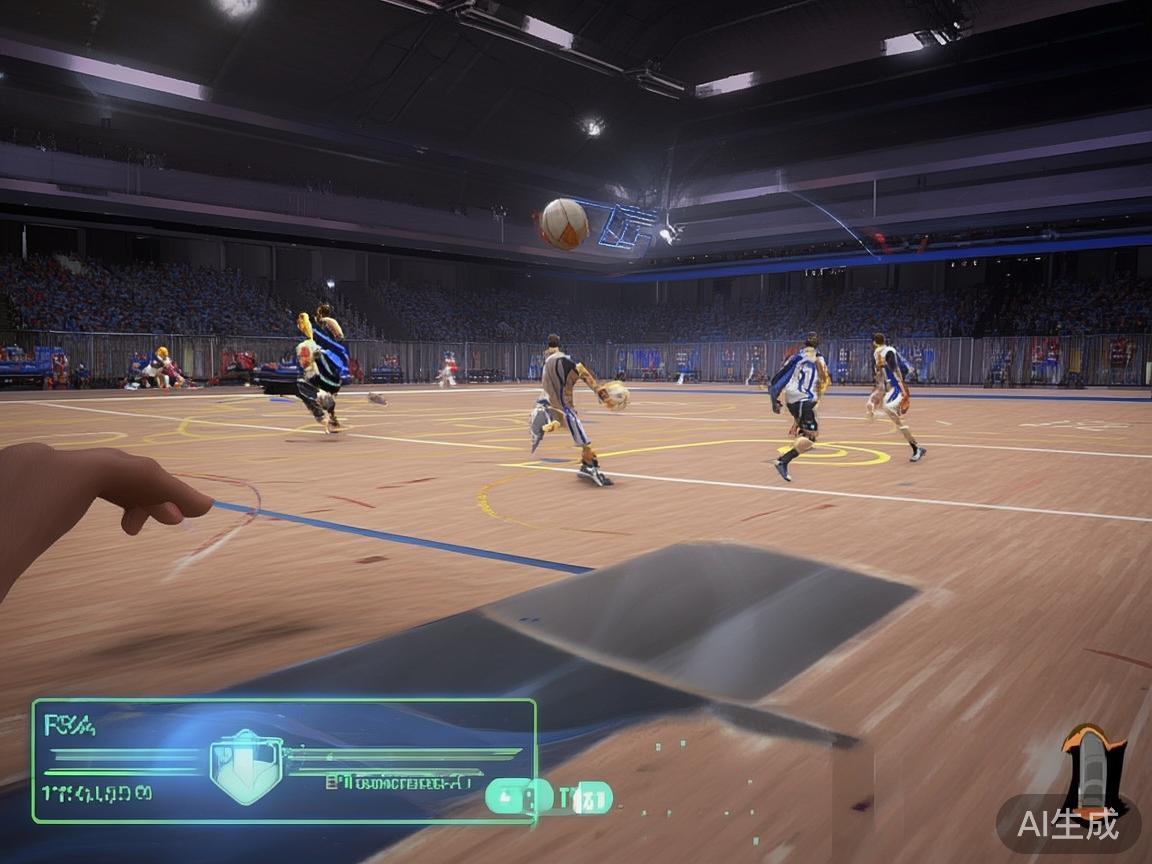Select the orange-trimmed ability icon
1152x864 pixels.
tap(1094, 768)
